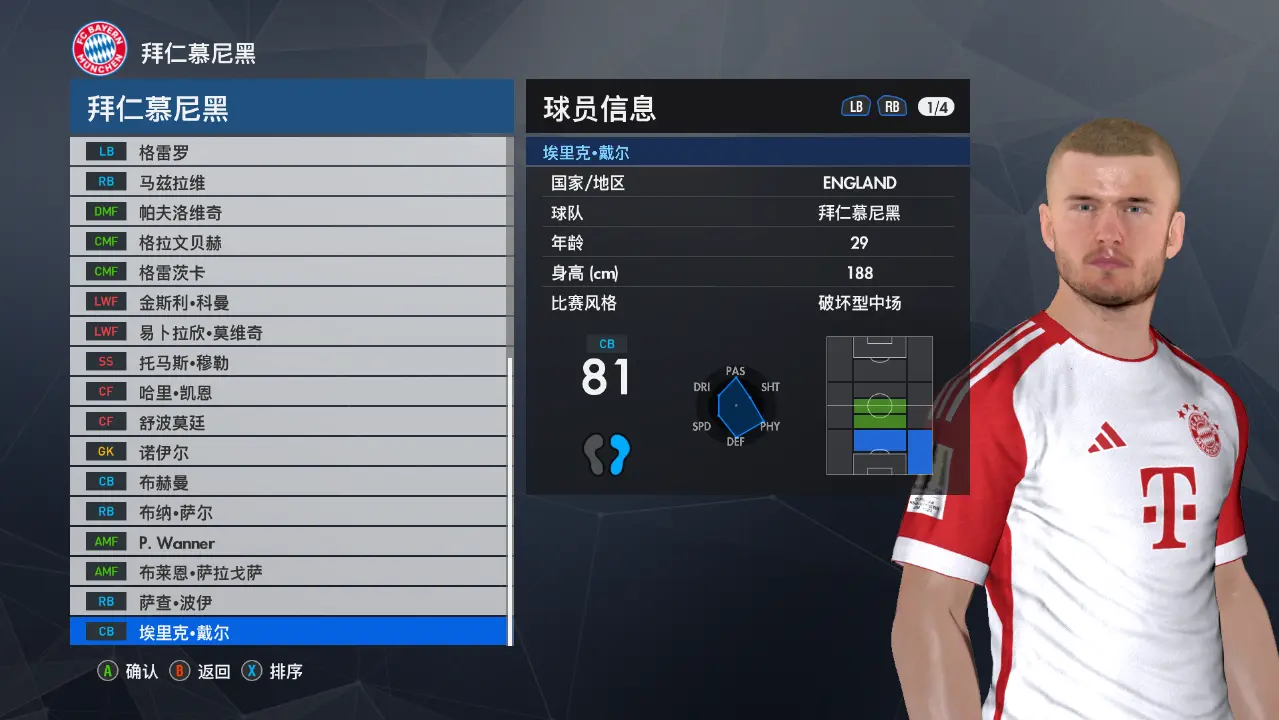This screenshot has height=720, width=1279.
Task: Select 布纳•萨尔 in the roster
Action: tap(288, 512)
